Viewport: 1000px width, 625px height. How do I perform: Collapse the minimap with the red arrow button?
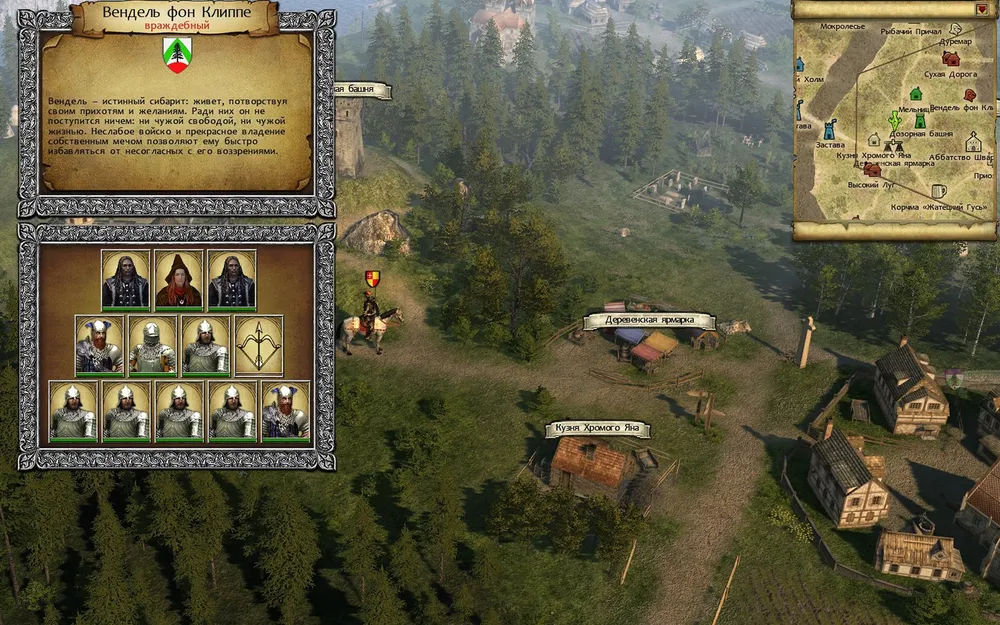pyautogui.click(x=981, y=9)
